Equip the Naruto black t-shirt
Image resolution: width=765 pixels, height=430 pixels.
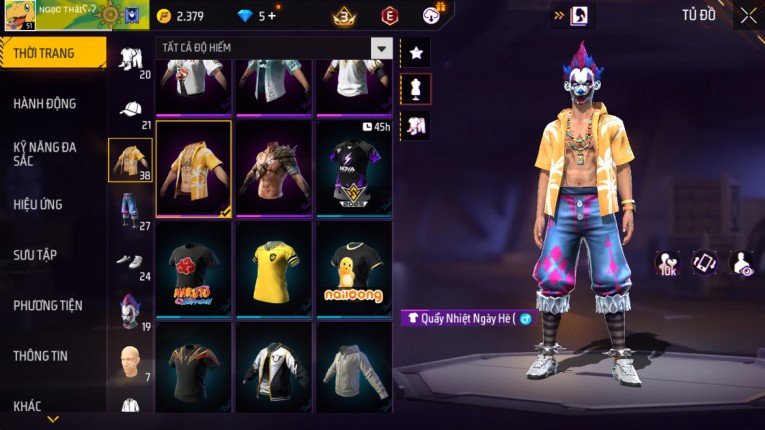pyautogui.click(x=193, y=268)
